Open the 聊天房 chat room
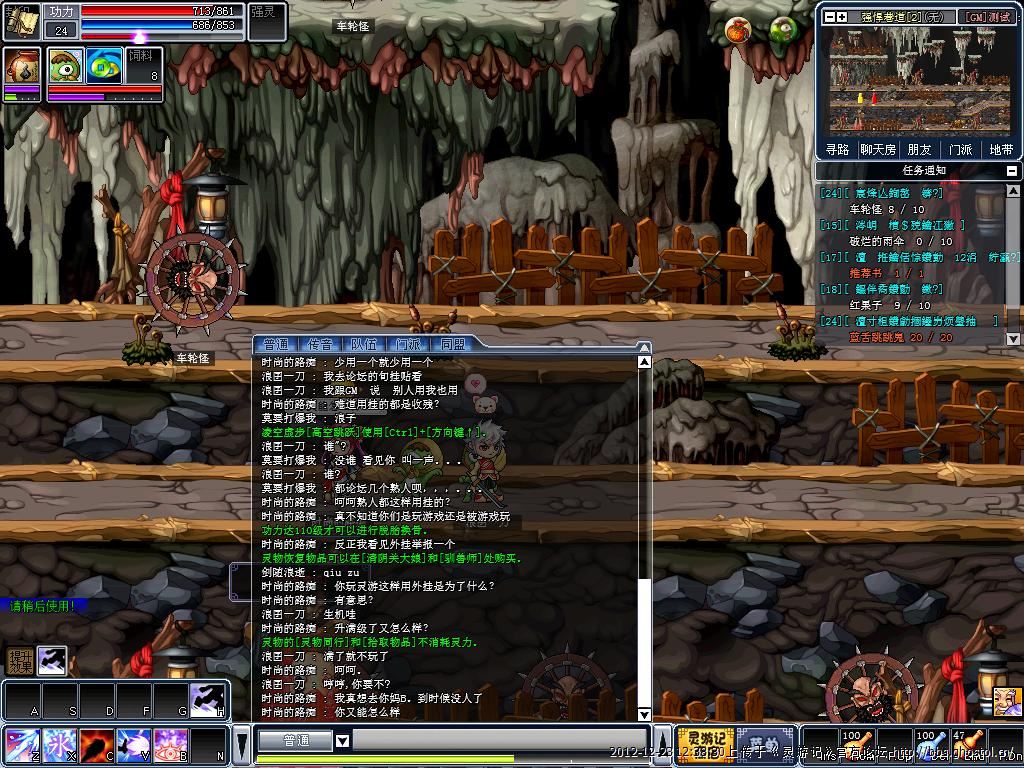Image resolution: width=1024 pixels, height=768 pixels. [x=876, y=149]
